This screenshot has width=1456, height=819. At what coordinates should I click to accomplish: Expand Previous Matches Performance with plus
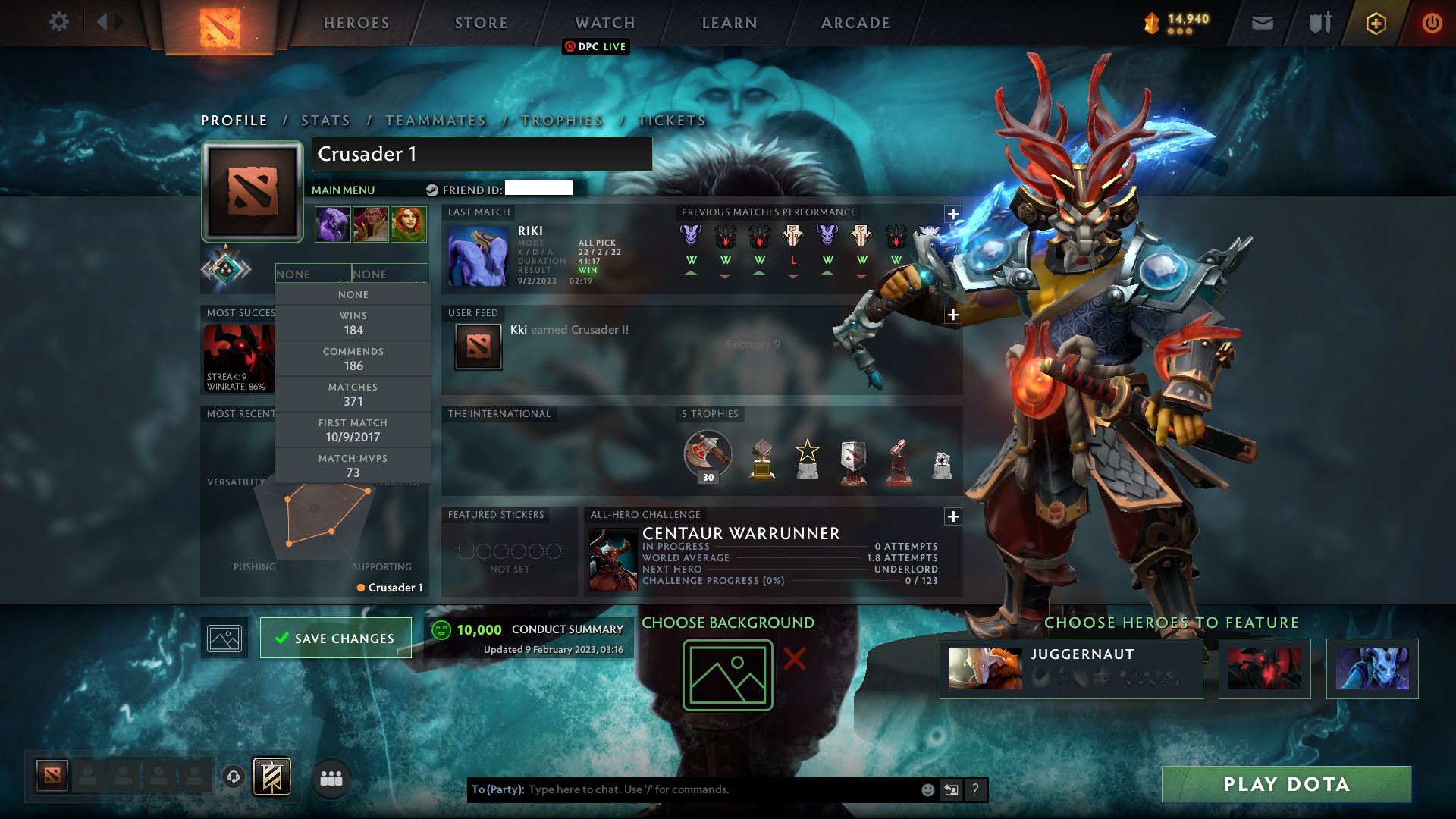tap(953, 214)
